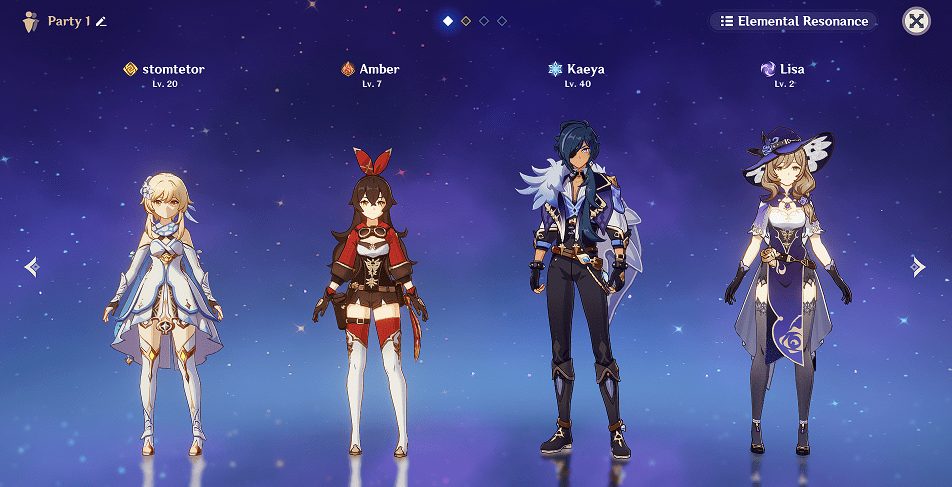Close the party setup screen
Screen dimensions: 952x487
(916, 21)
